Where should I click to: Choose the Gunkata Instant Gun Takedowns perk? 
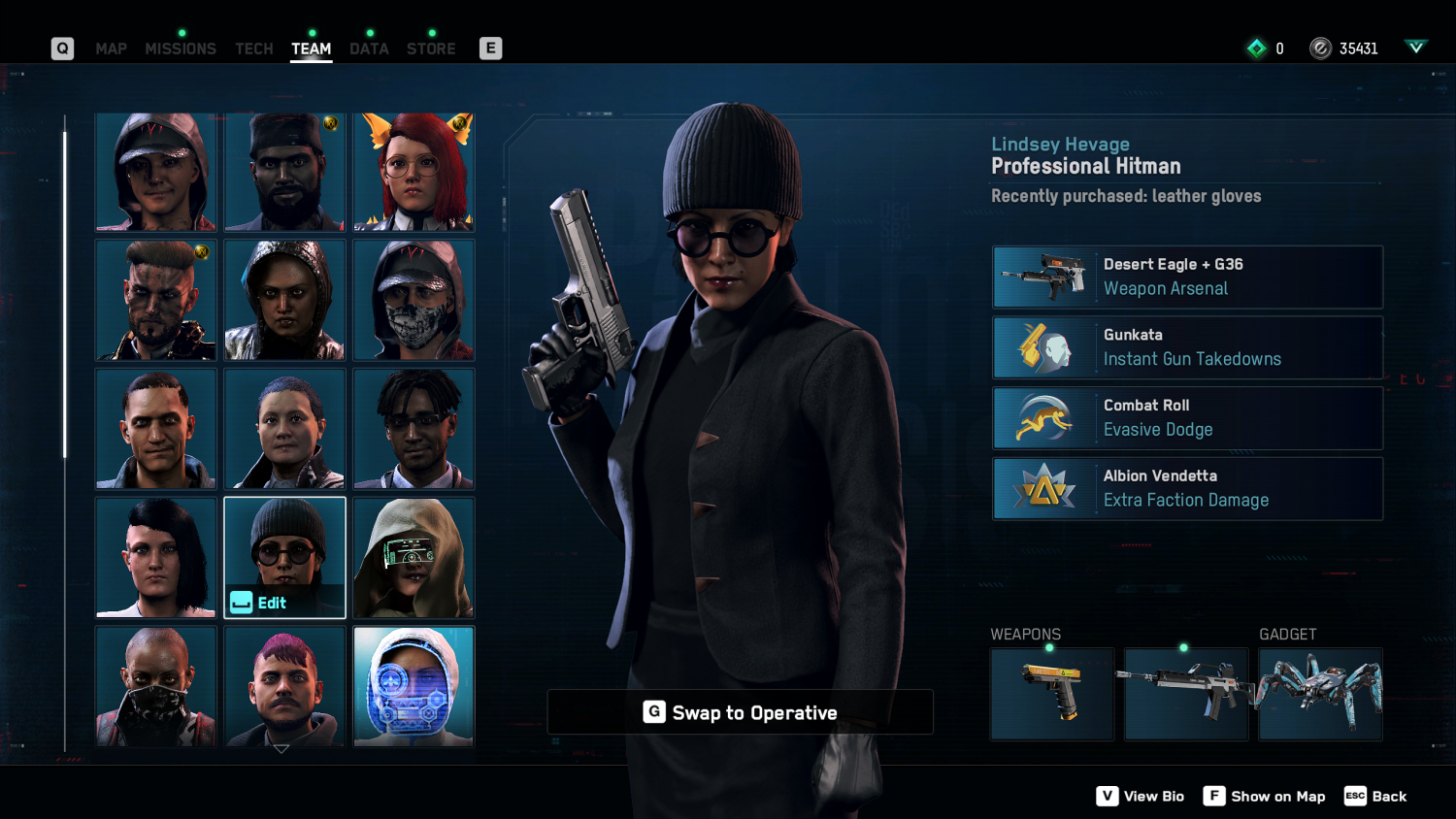(x=1187, y=347)
